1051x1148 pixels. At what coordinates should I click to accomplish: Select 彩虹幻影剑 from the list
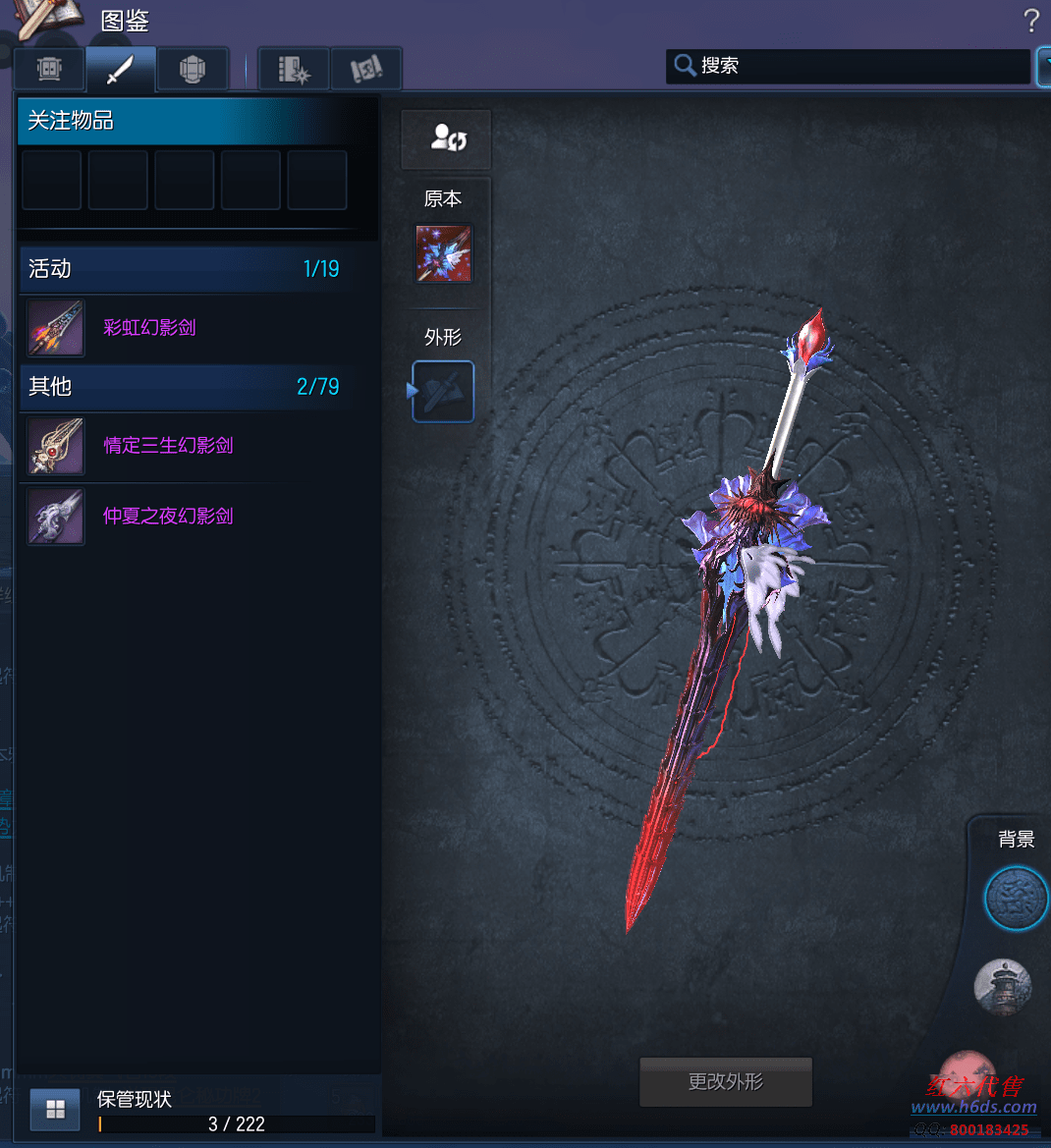click(x=149, y=328)
